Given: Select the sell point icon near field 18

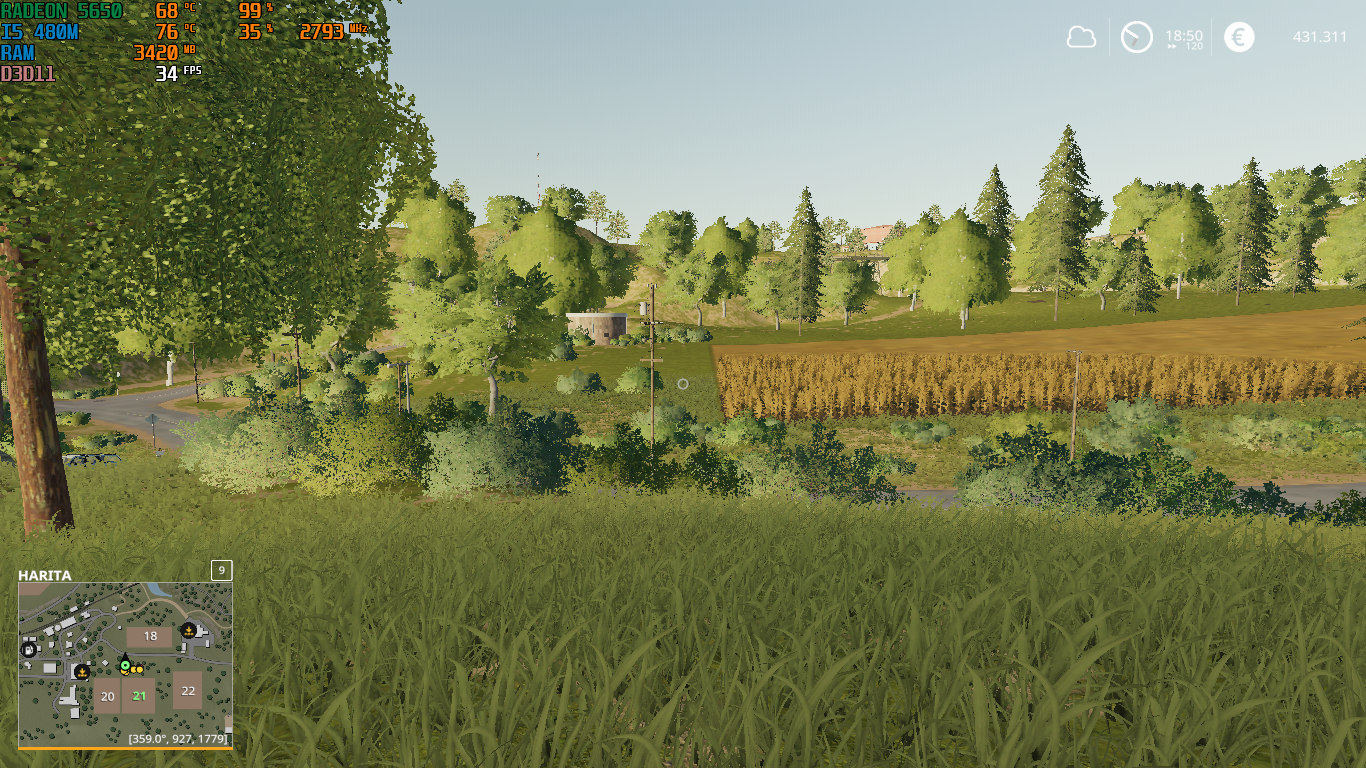Looking at the screenshot, I should click(189, 632).
